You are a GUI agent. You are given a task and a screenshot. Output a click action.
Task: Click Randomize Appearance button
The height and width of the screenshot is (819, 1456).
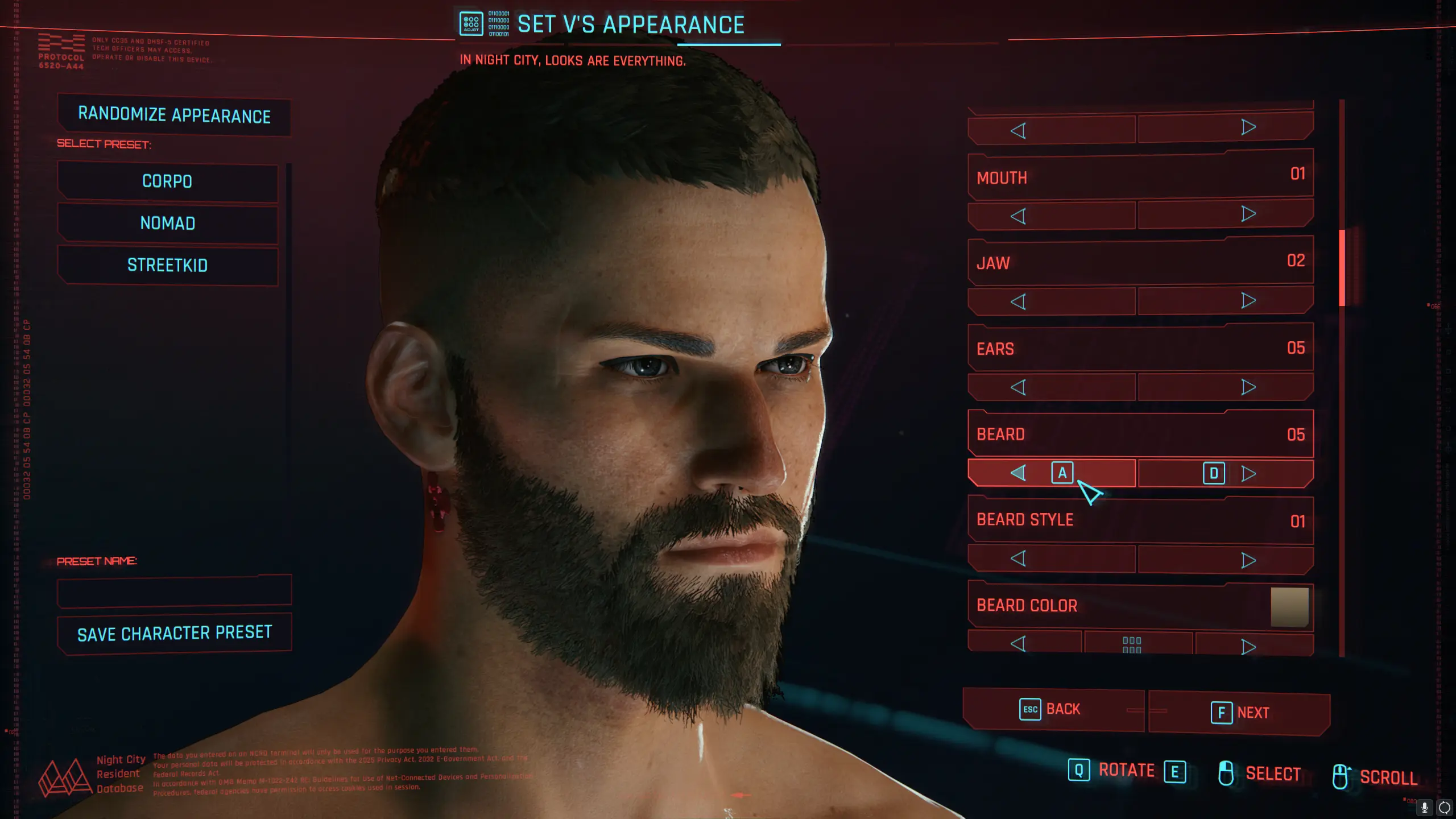[174, 115]
